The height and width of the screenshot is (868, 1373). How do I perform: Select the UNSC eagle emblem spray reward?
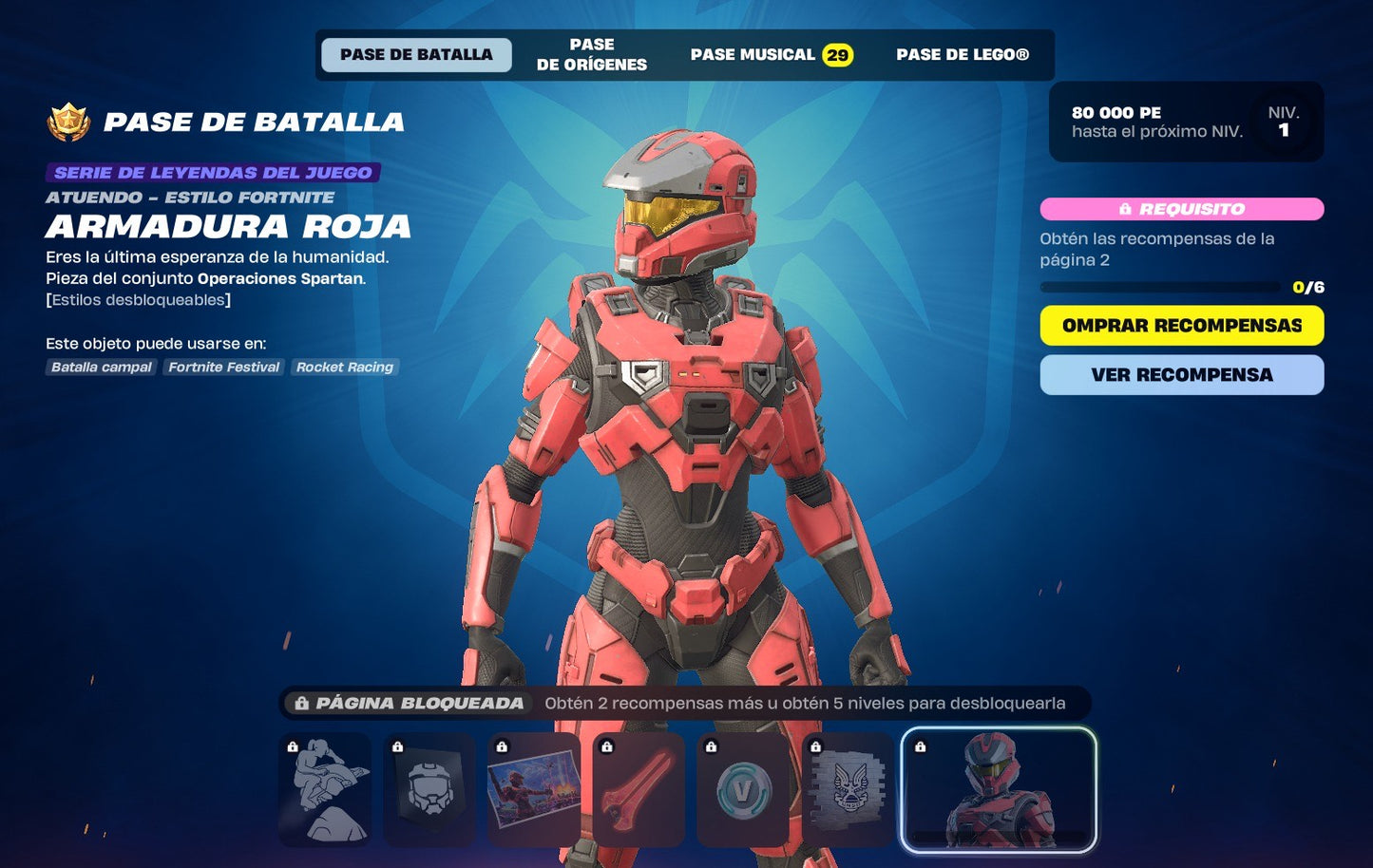point(848,789)
